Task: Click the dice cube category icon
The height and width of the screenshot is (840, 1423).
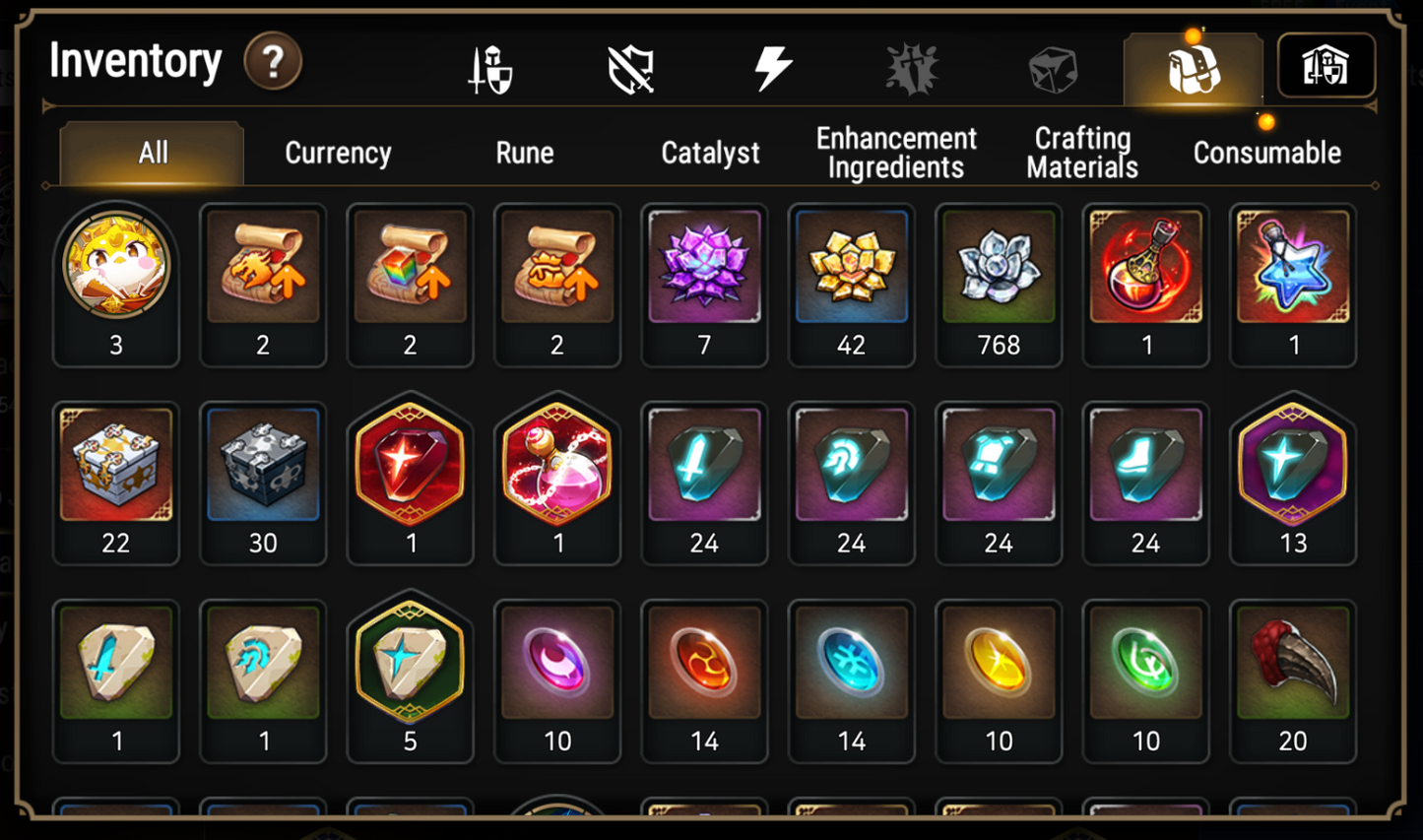Action: [1051, 66]
